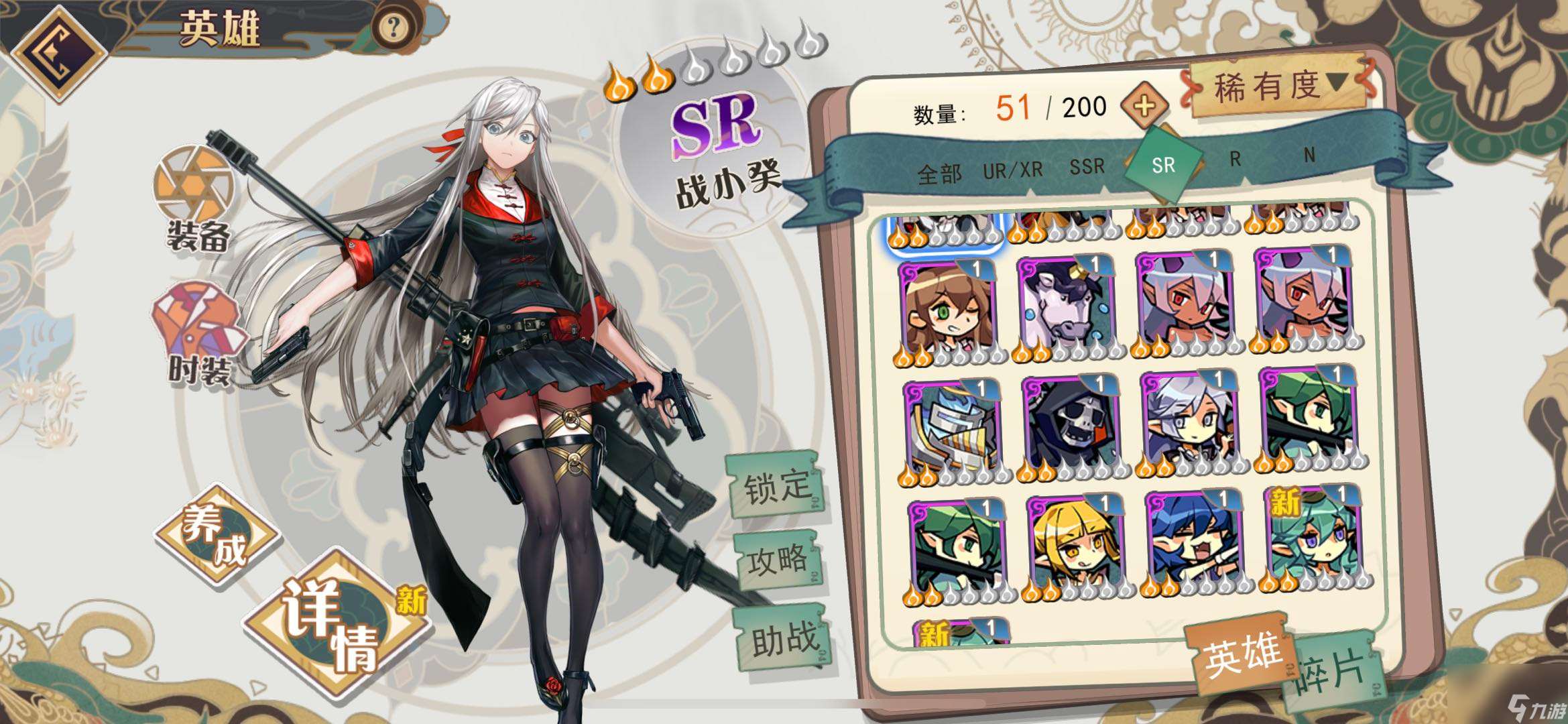Choose the 助战 assist button
Viewport: 1568px width, 724px height.
click(x=784, y=639)
